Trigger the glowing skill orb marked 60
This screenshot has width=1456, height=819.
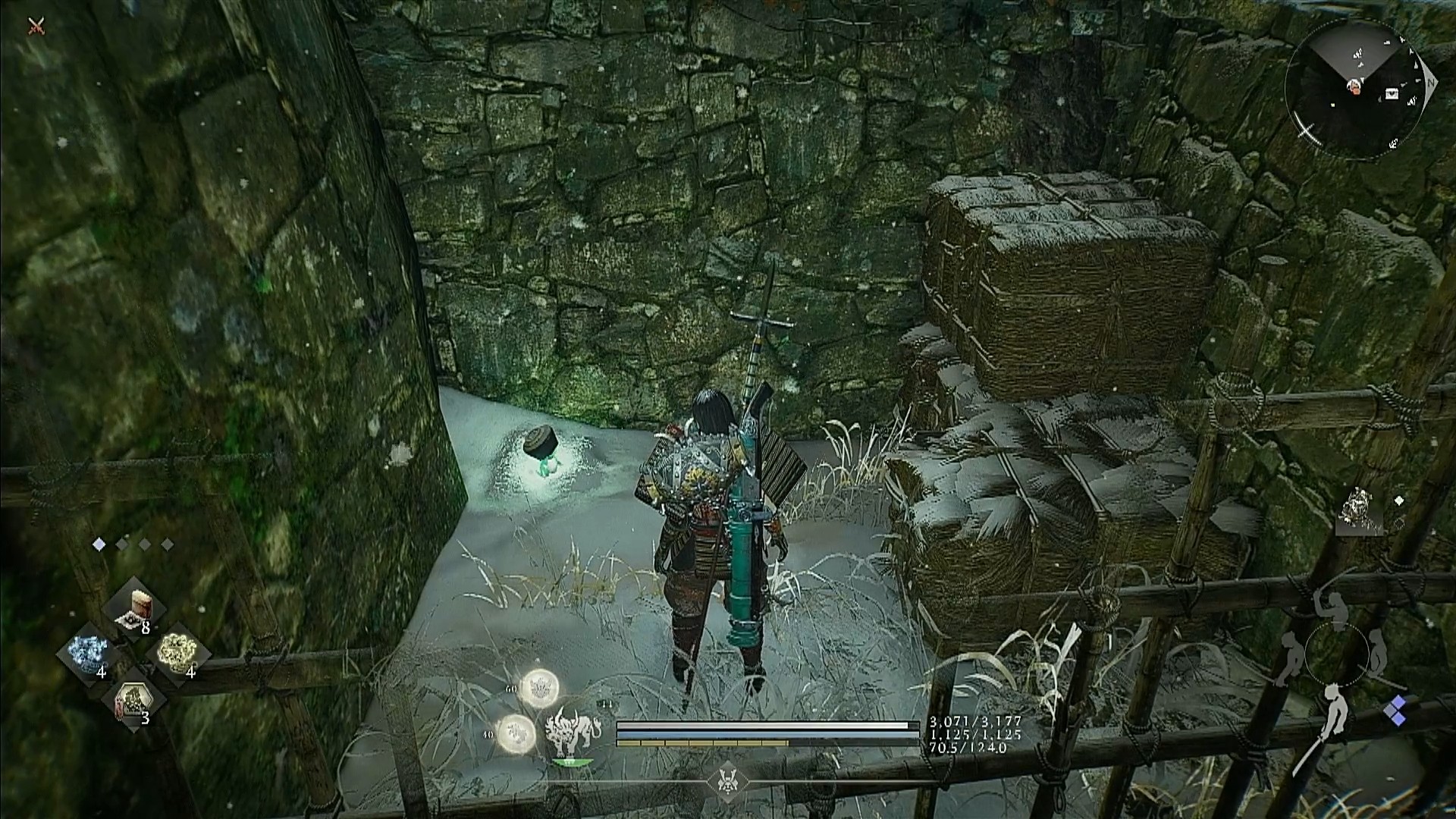(x=539, y=688)
